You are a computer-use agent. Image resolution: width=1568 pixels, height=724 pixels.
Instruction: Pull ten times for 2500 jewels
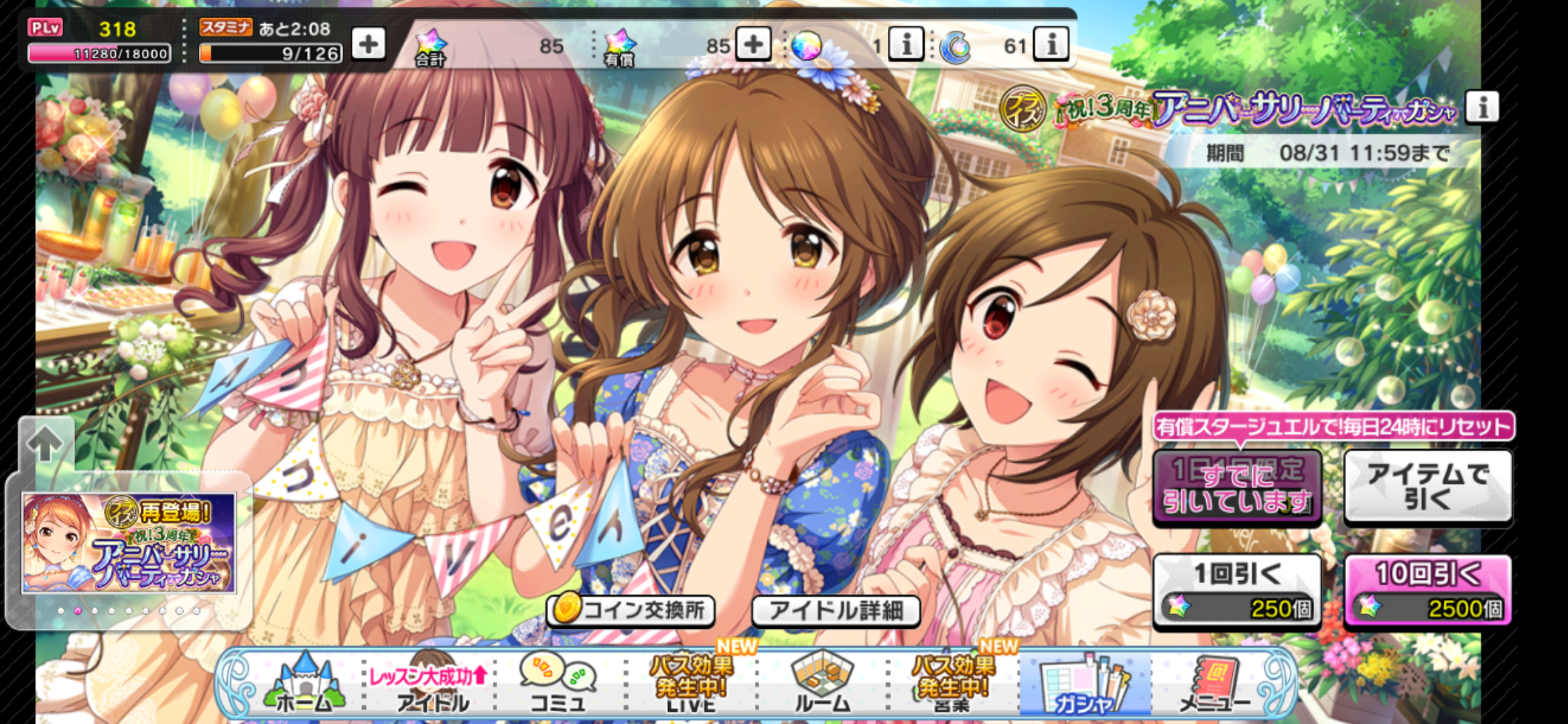click(x=1427, y=591)
